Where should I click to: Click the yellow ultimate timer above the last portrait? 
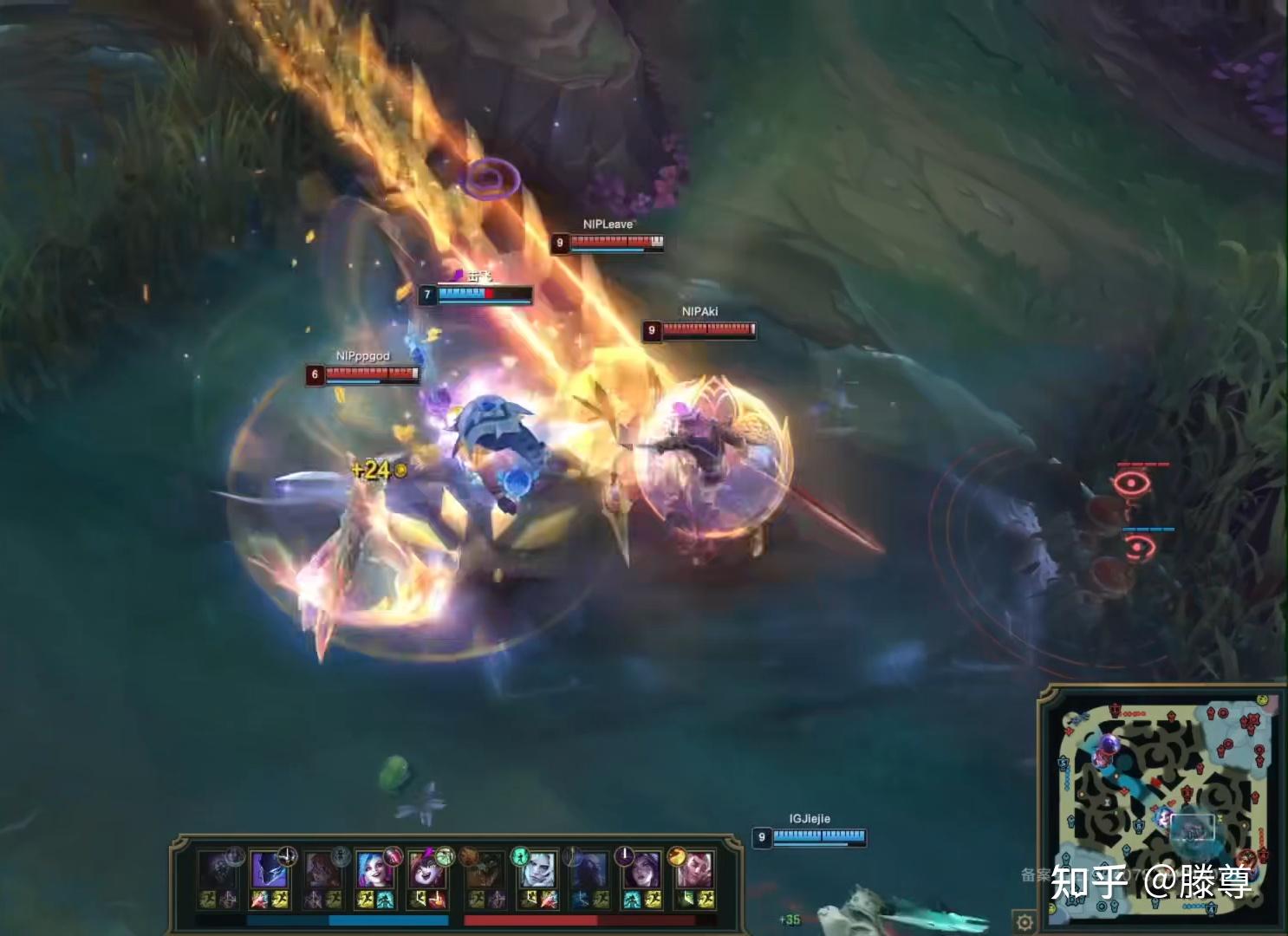674,855
